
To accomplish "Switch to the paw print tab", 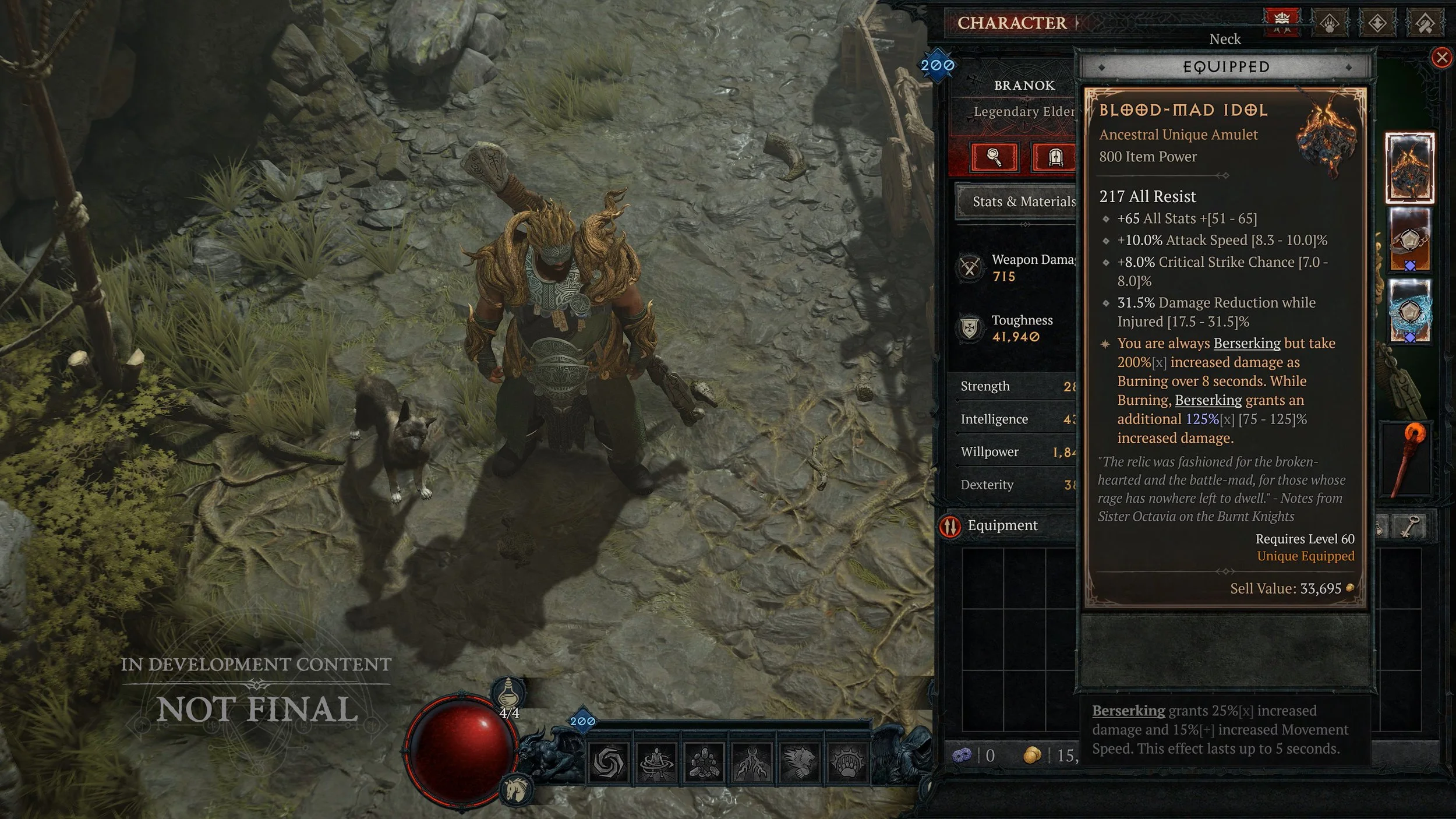I will coord(1330,23).
